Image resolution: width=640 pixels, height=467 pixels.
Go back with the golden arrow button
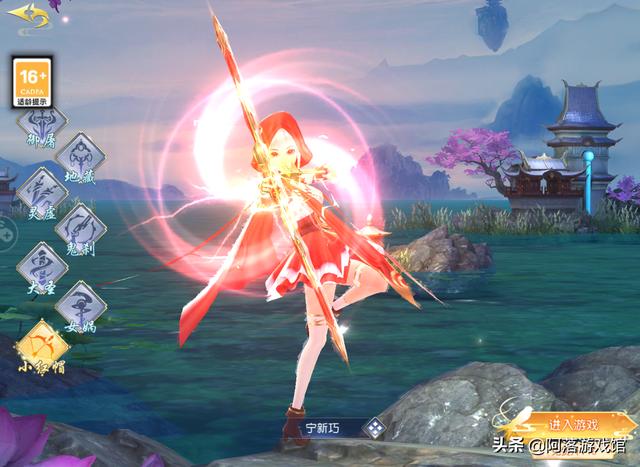pyautogui.click(x=29, y=15)
